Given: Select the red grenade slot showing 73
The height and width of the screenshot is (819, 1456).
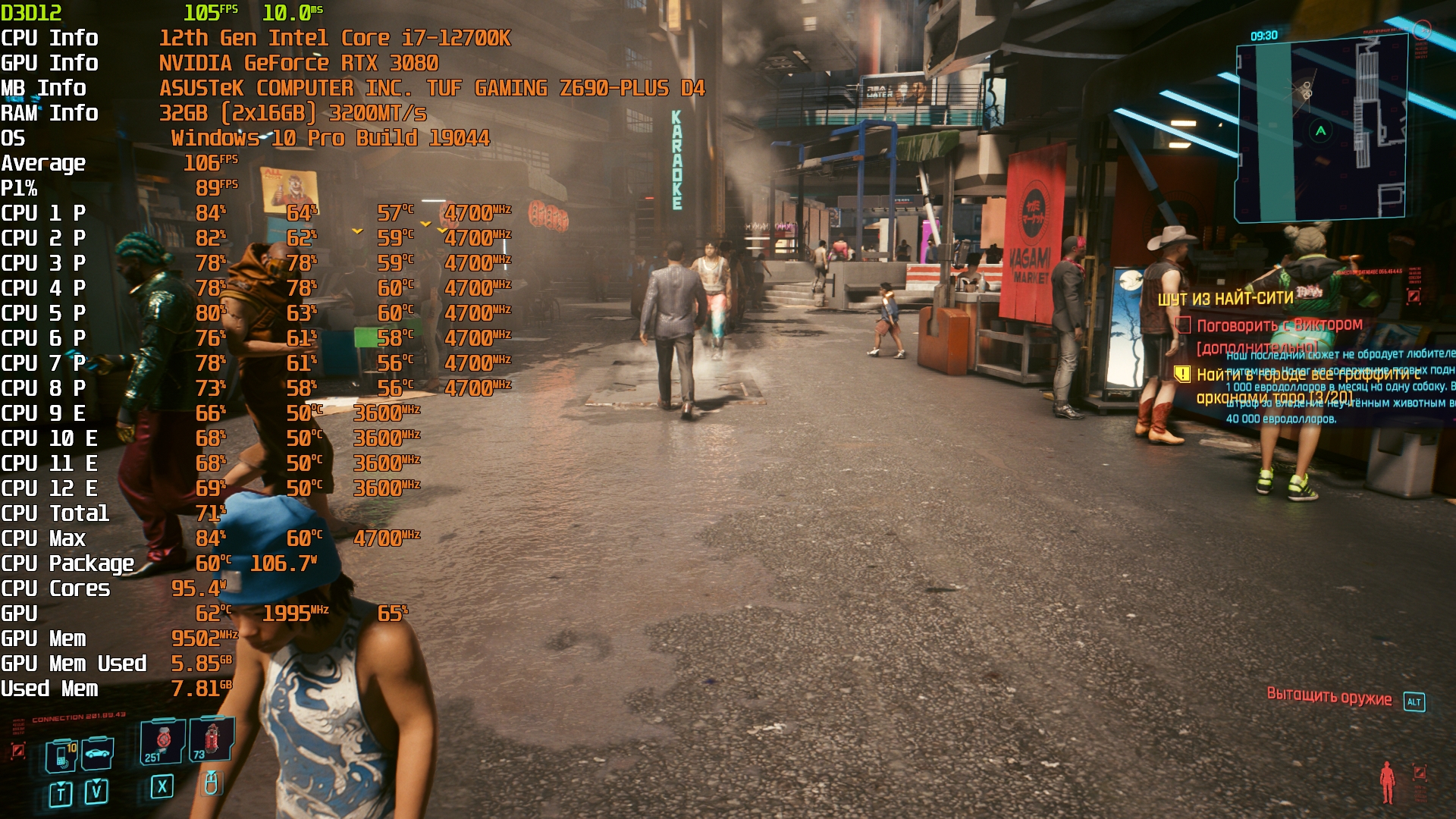Looking at the screenshot, I should click(212, 739).
